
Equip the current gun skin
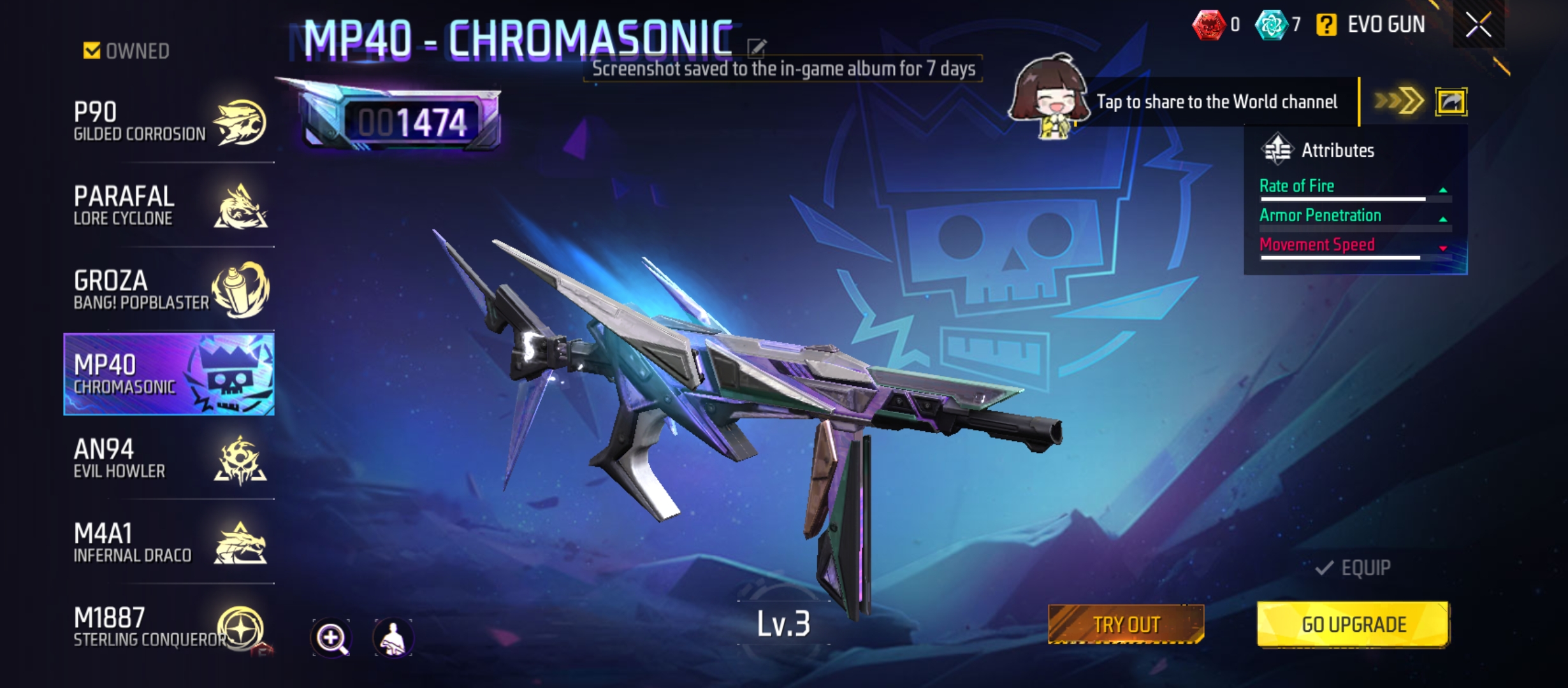click(1353, 568)
